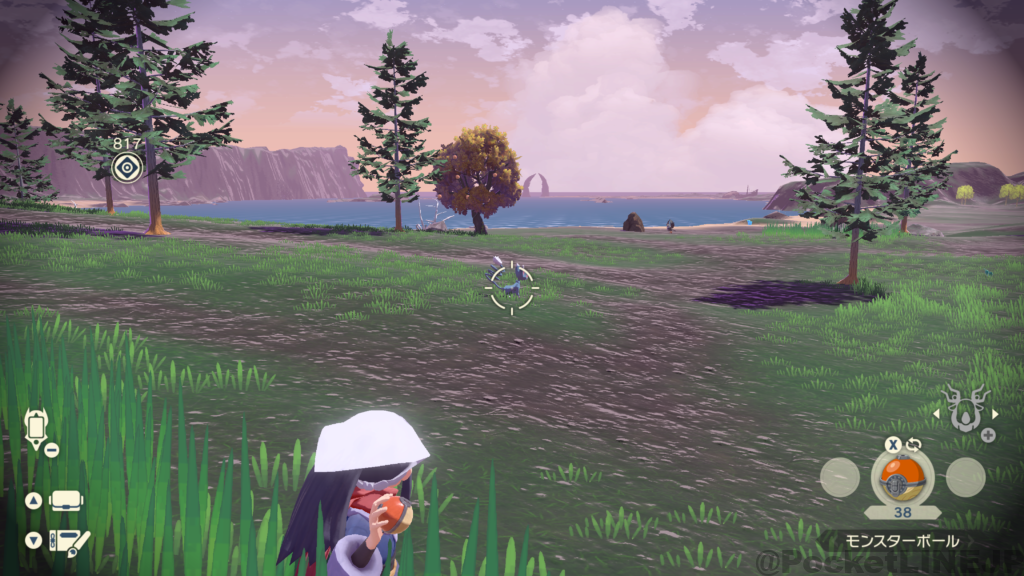Click the waypoint marker showing 817

(x=127, y=166)
